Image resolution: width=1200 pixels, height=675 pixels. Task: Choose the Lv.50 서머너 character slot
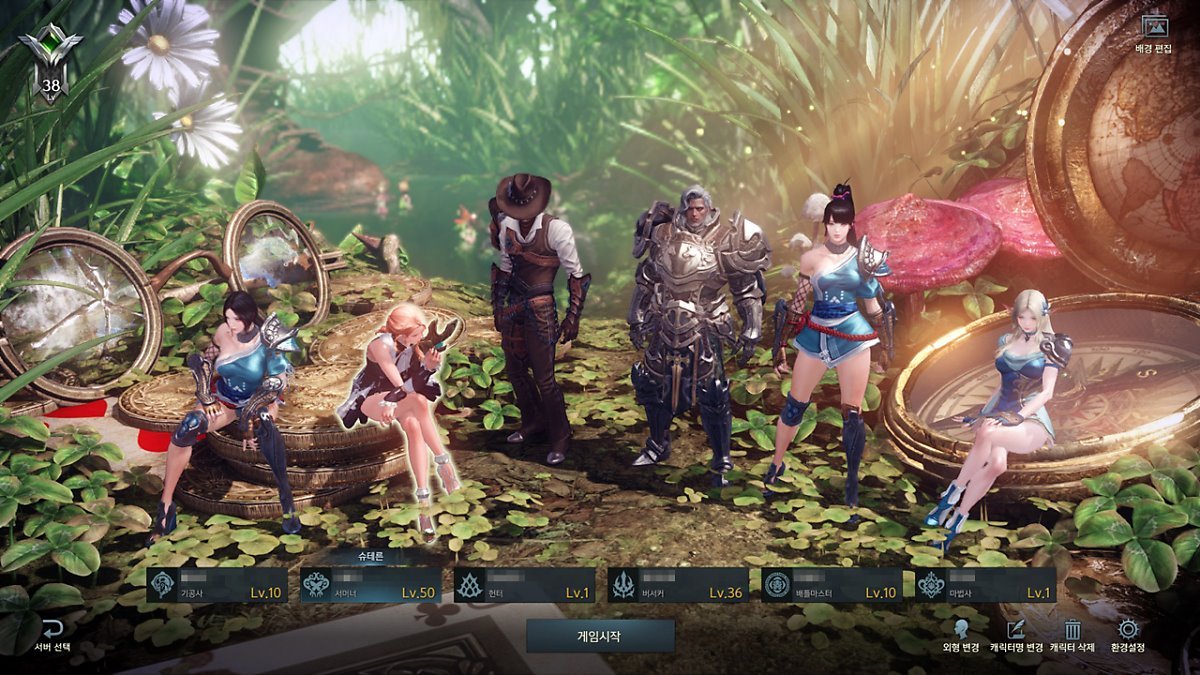[x=371, y=585]
